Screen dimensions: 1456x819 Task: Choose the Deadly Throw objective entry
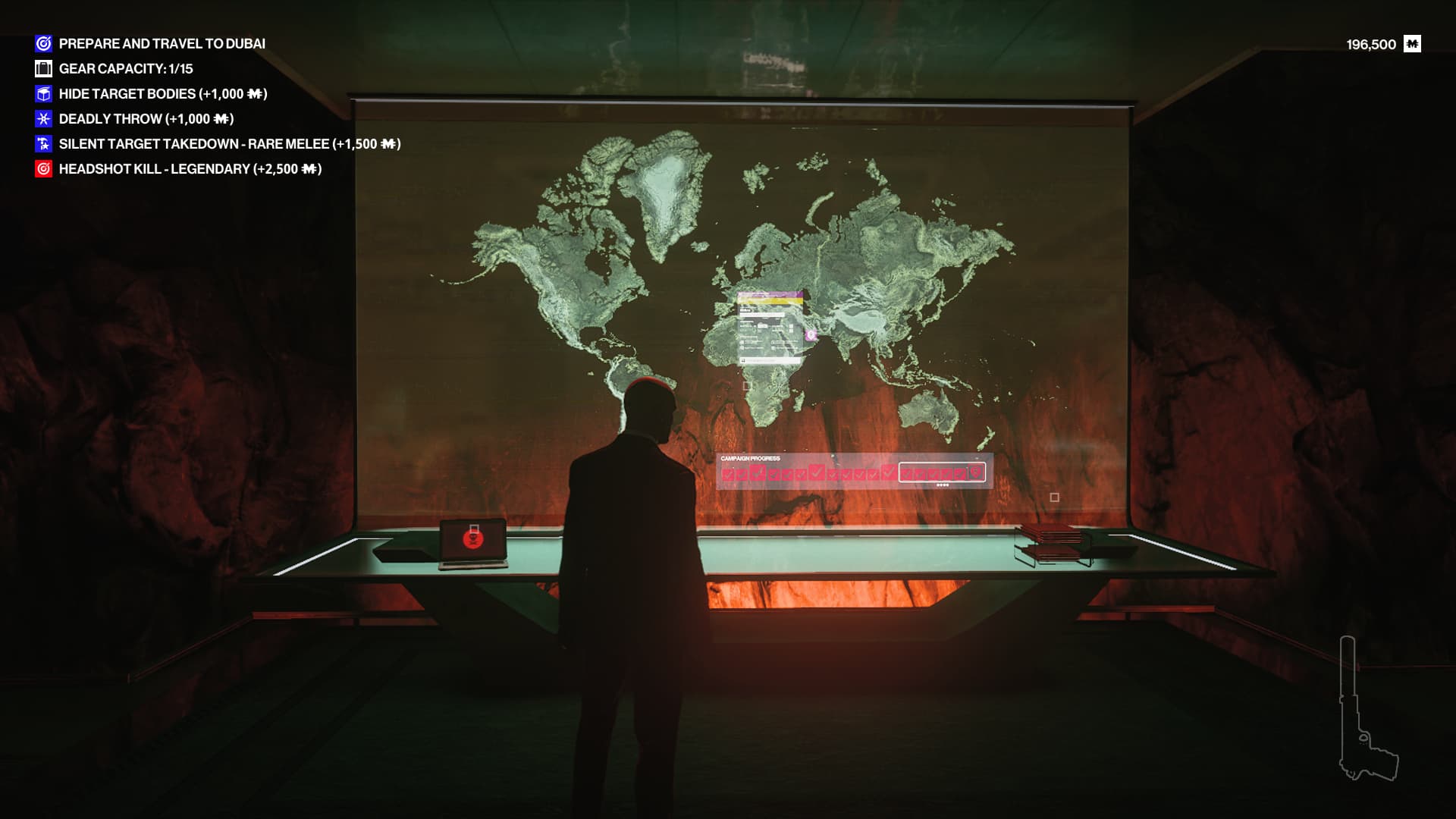[x=146, y=119]
